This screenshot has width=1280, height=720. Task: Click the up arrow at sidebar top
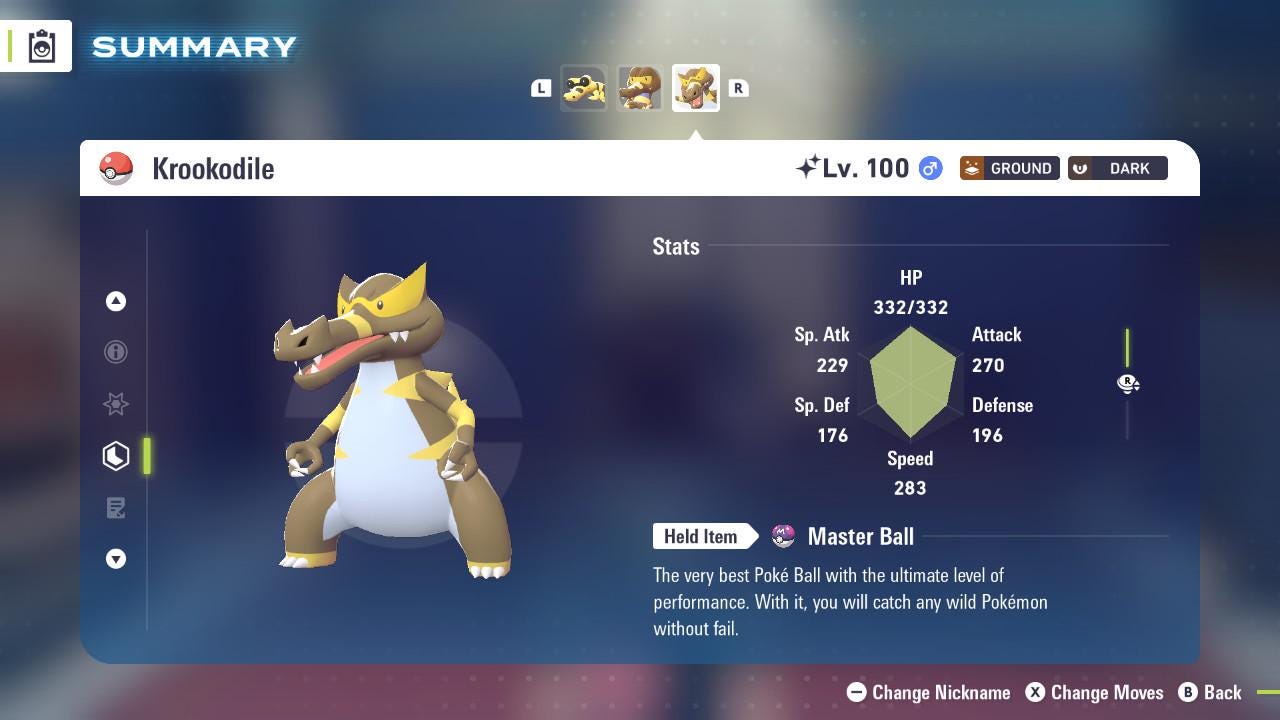pyautogui.click(x=116, y=301)
